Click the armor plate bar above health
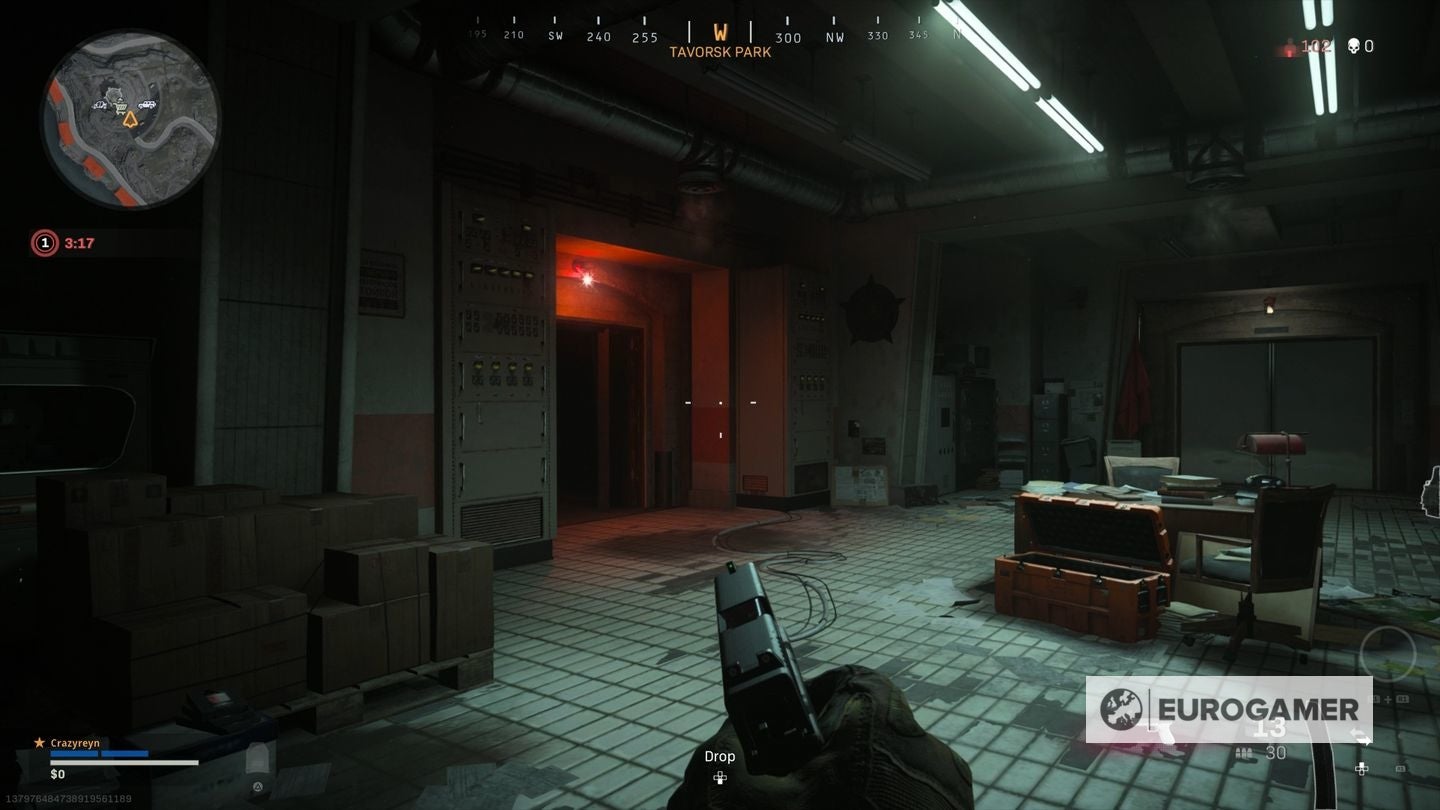This screenshot has height=810, width=1440. [100, 753]
